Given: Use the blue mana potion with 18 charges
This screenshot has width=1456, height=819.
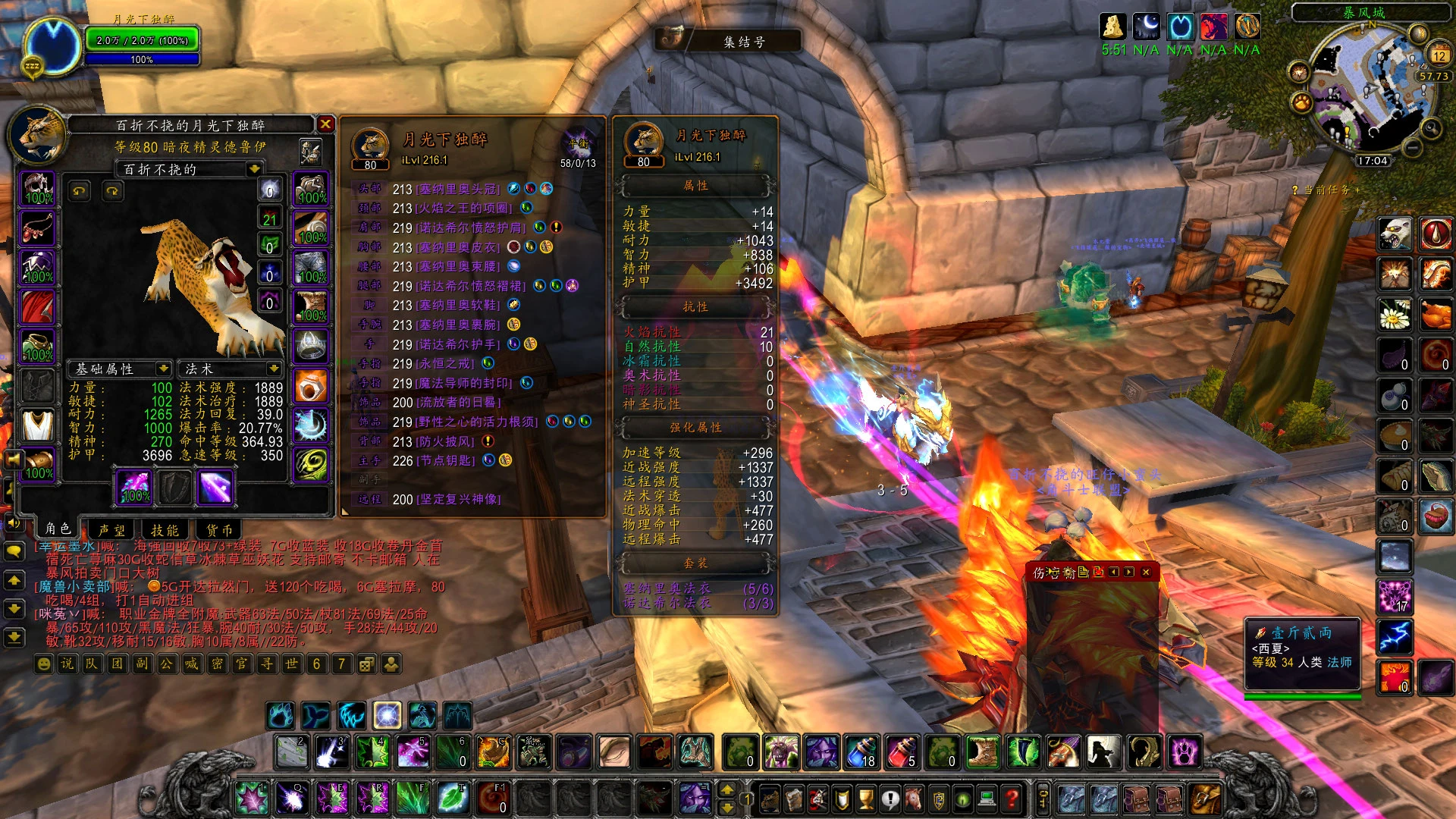Looking at the screenshot, I should 861,752.
